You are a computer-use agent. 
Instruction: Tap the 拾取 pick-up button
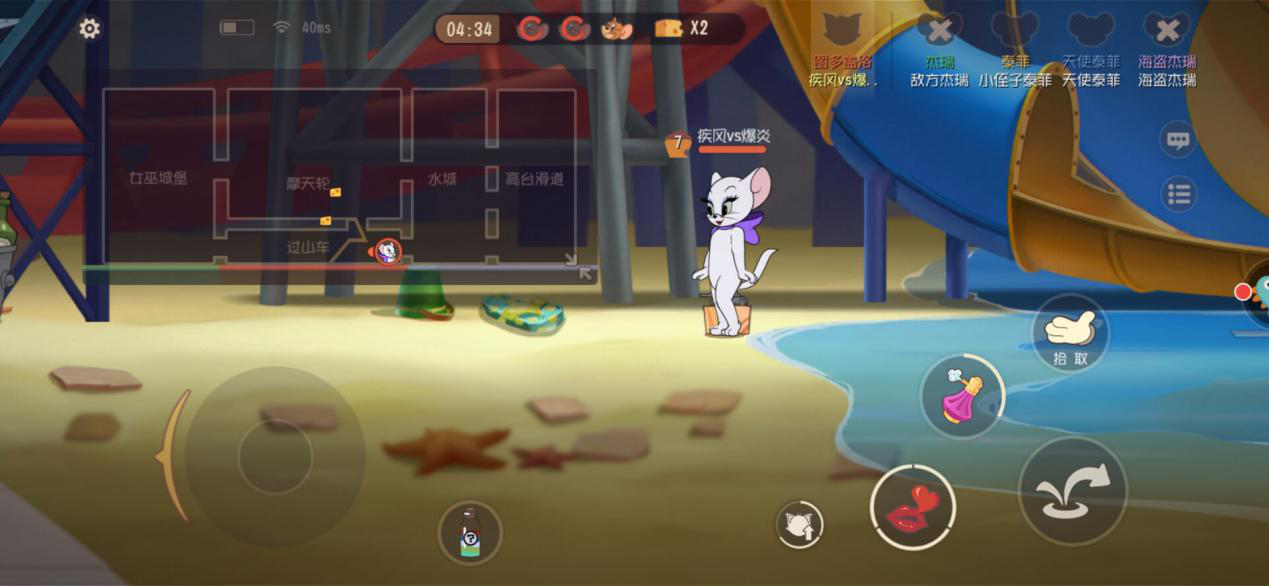tap(1069, 335)
